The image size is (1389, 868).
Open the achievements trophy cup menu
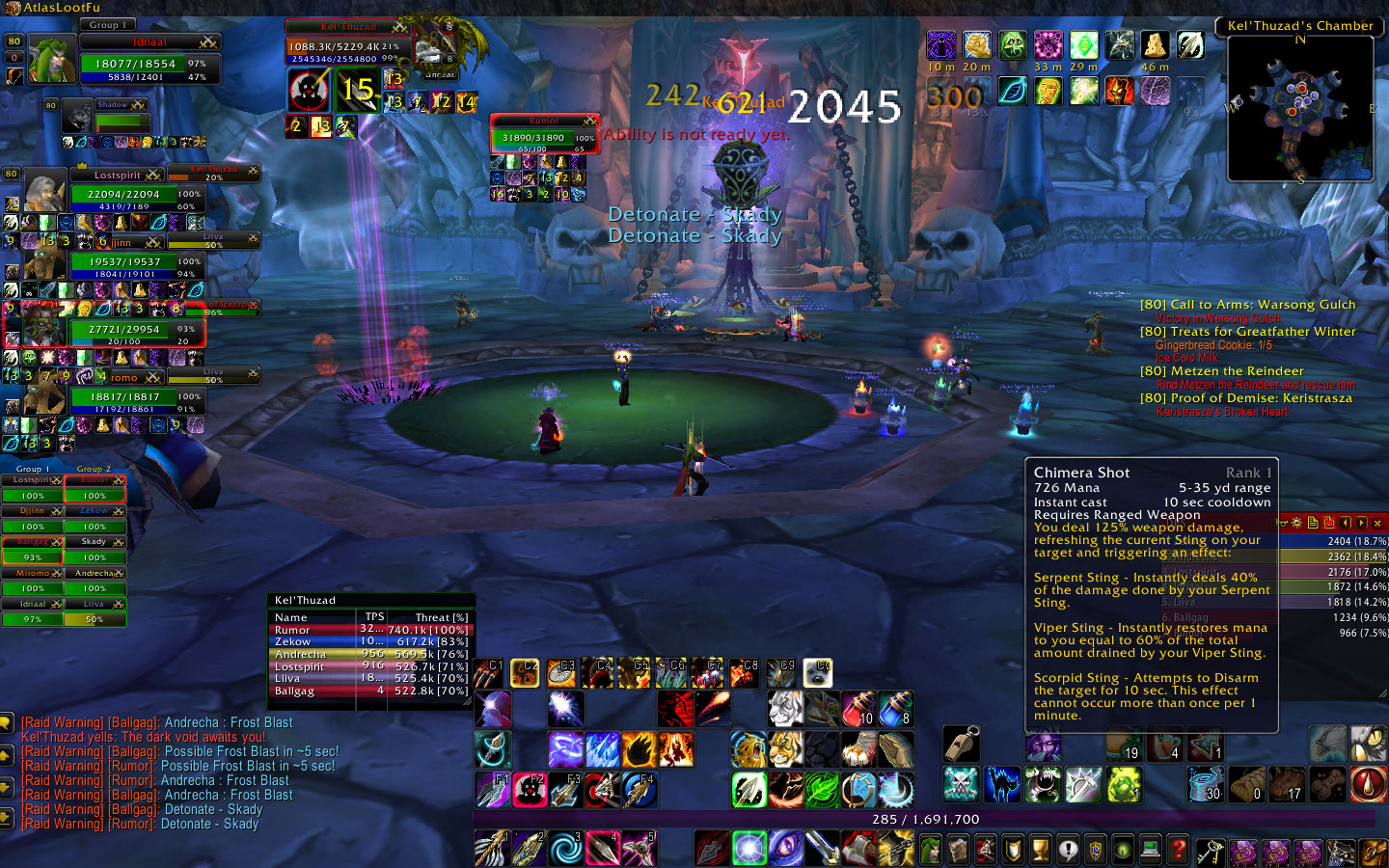coord(1040,850)
